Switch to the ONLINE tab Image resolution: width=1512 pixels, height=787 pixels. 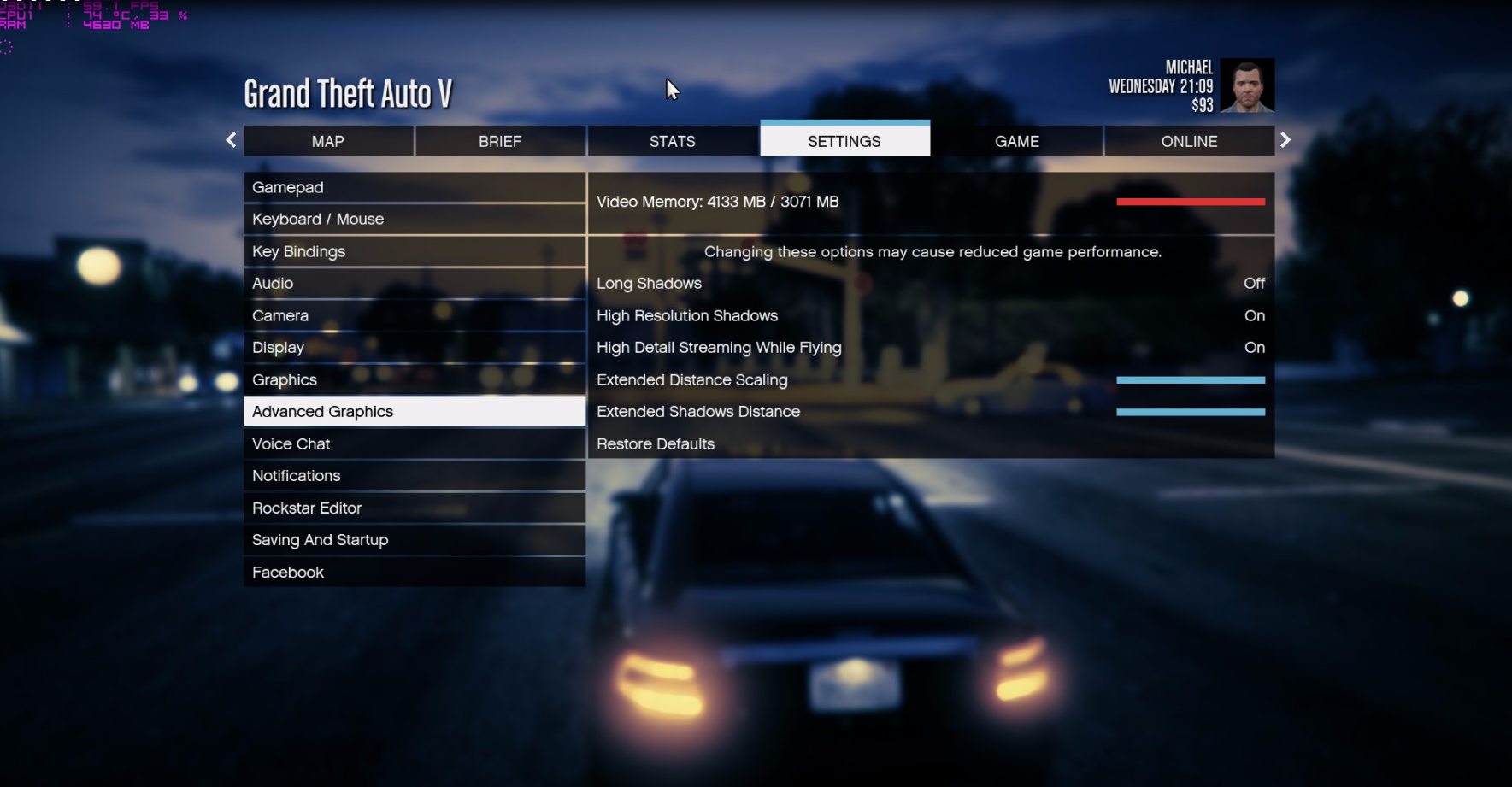[x=1189, y=142]
